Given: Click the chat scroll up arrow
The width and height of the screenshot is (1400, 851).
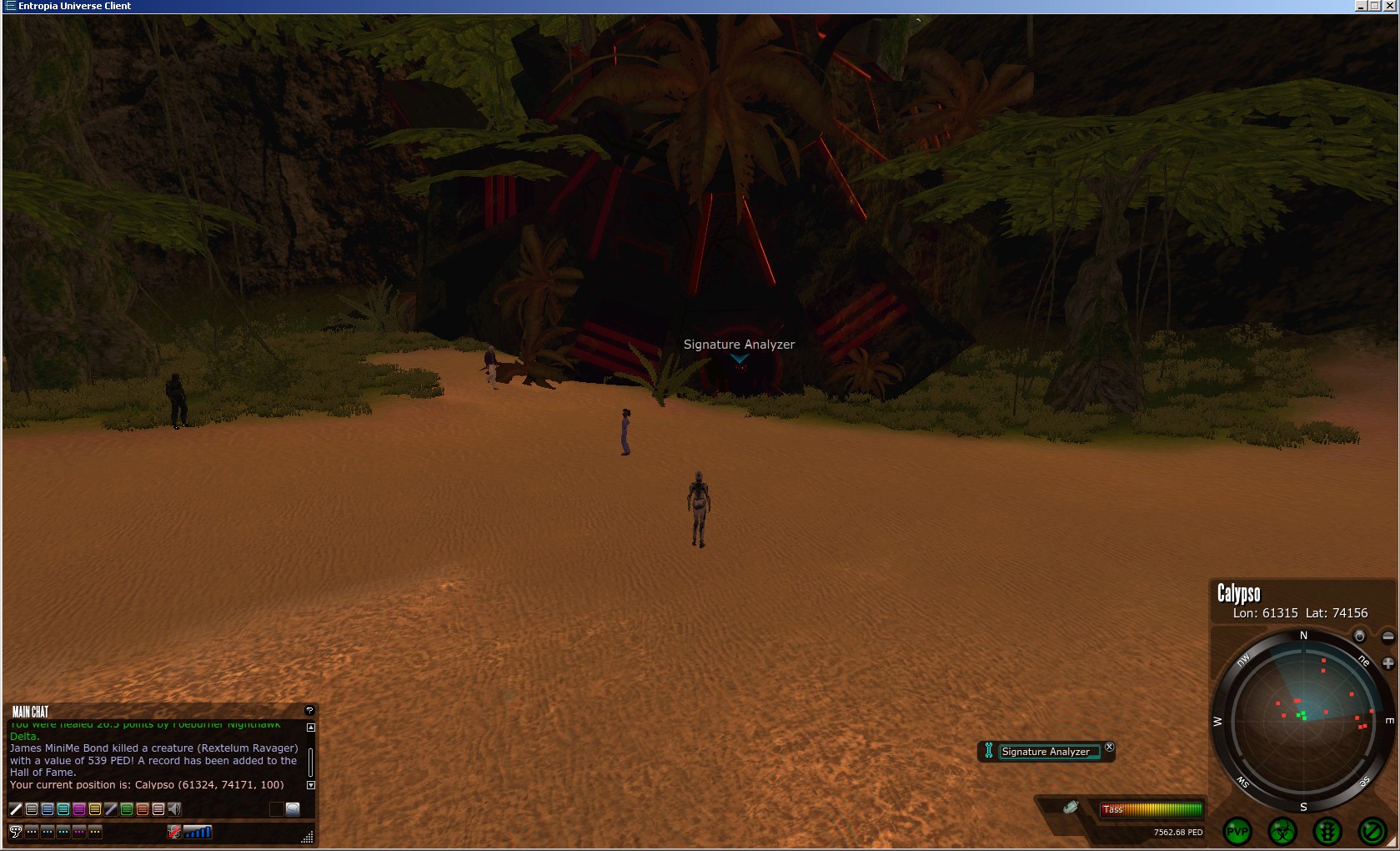Looking at the screenshot, I should [311, 728].
